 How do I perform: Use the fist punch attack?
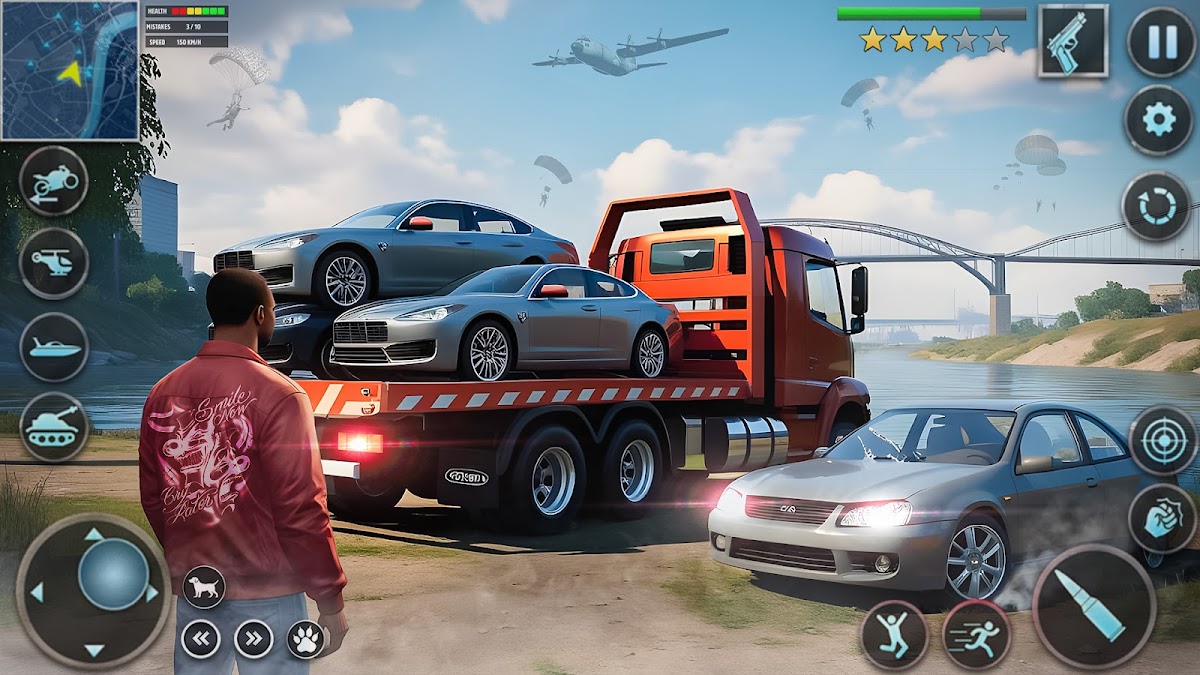(x=1163, y=518)
